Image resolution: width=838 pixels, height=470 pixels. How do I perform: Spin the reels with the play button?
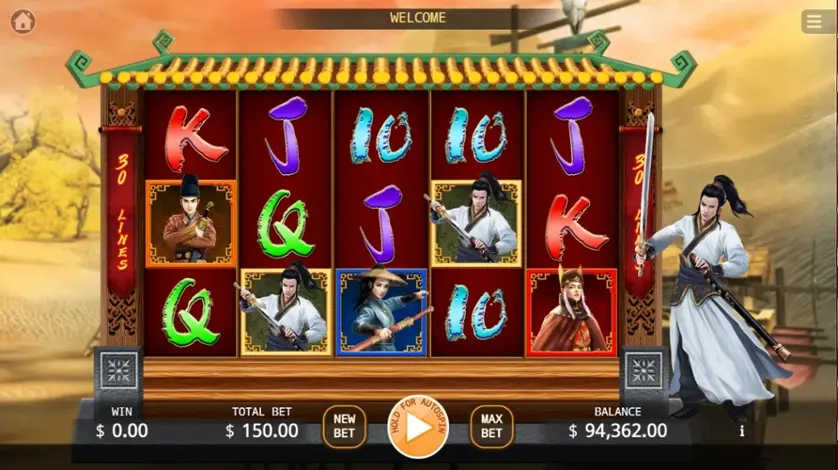[x=418, y=428]
